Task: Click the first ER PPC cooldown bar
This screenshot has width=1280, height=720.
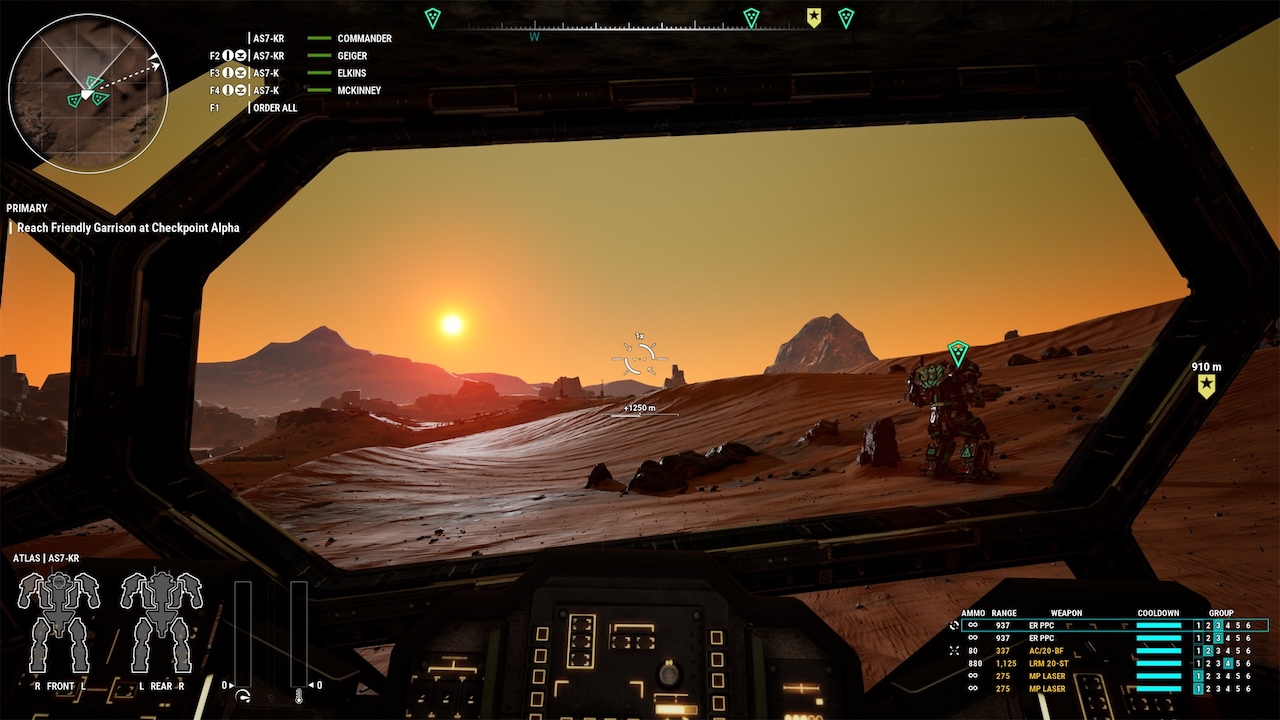Action: point(1159,626)
